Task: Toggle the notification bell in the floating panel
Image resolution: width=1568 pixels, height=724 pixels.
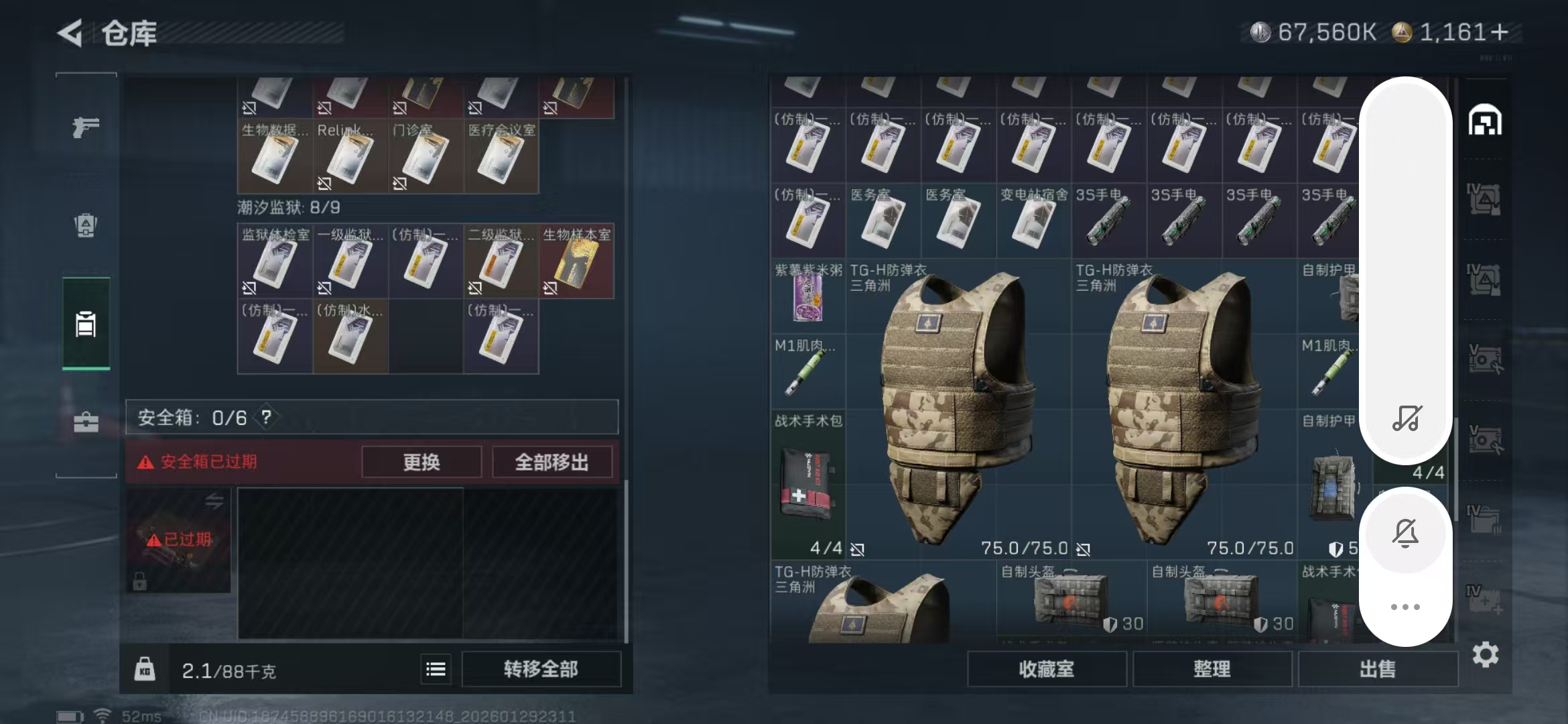Action: pos(1407,533)
